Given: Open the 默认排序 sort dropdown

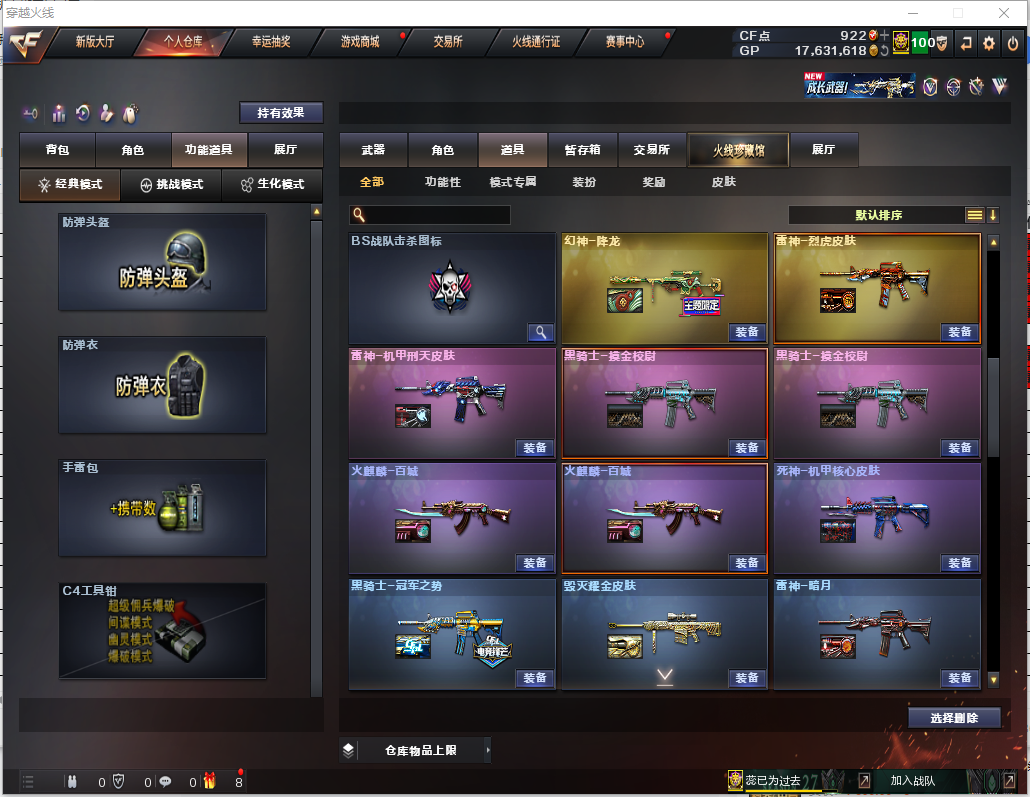Looking at the screenshot, I should pyautogui.click(x=880, y=215).
